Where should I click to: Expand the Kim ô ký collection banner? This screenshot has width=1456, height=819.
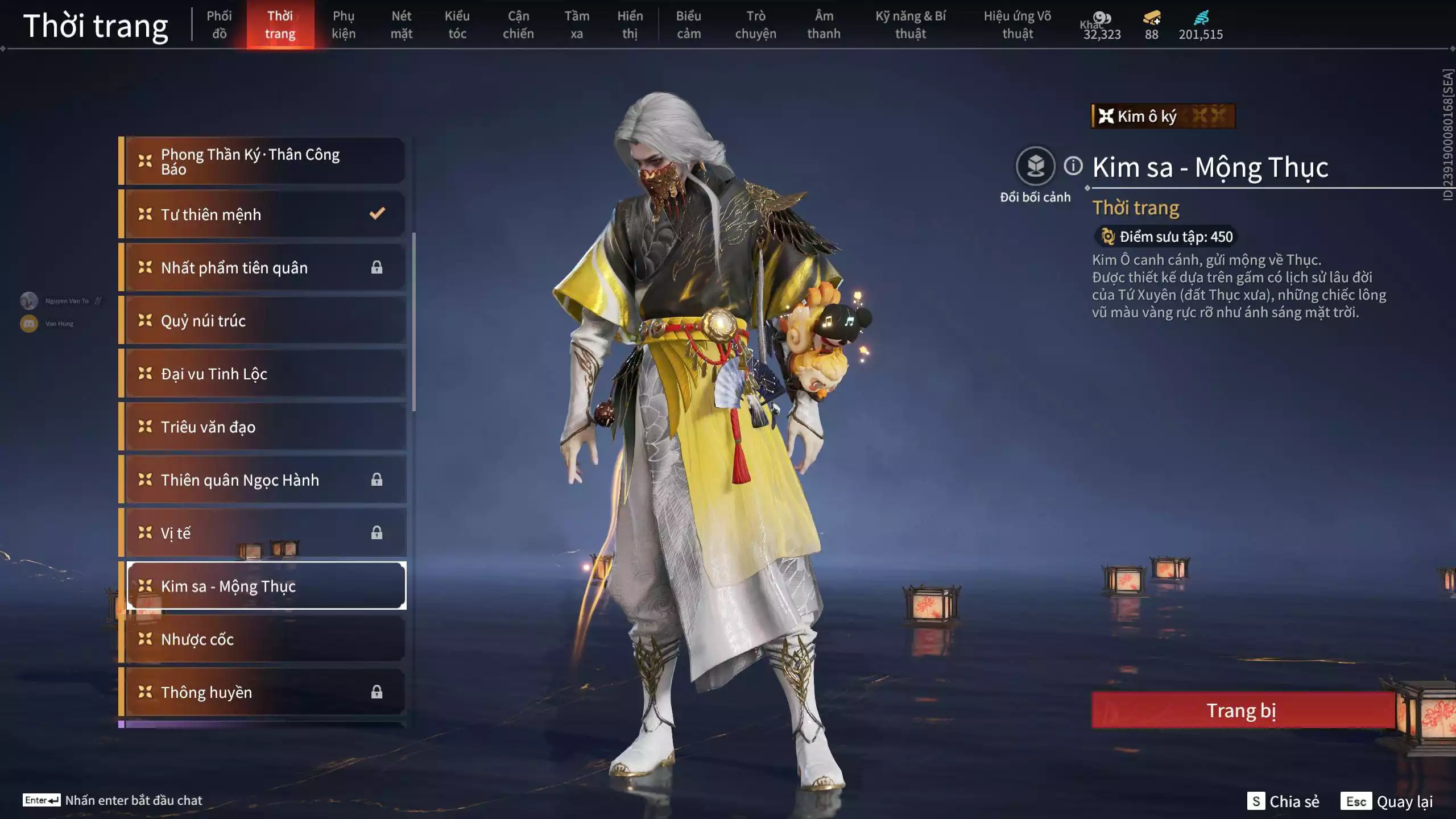click(1163, 117)
